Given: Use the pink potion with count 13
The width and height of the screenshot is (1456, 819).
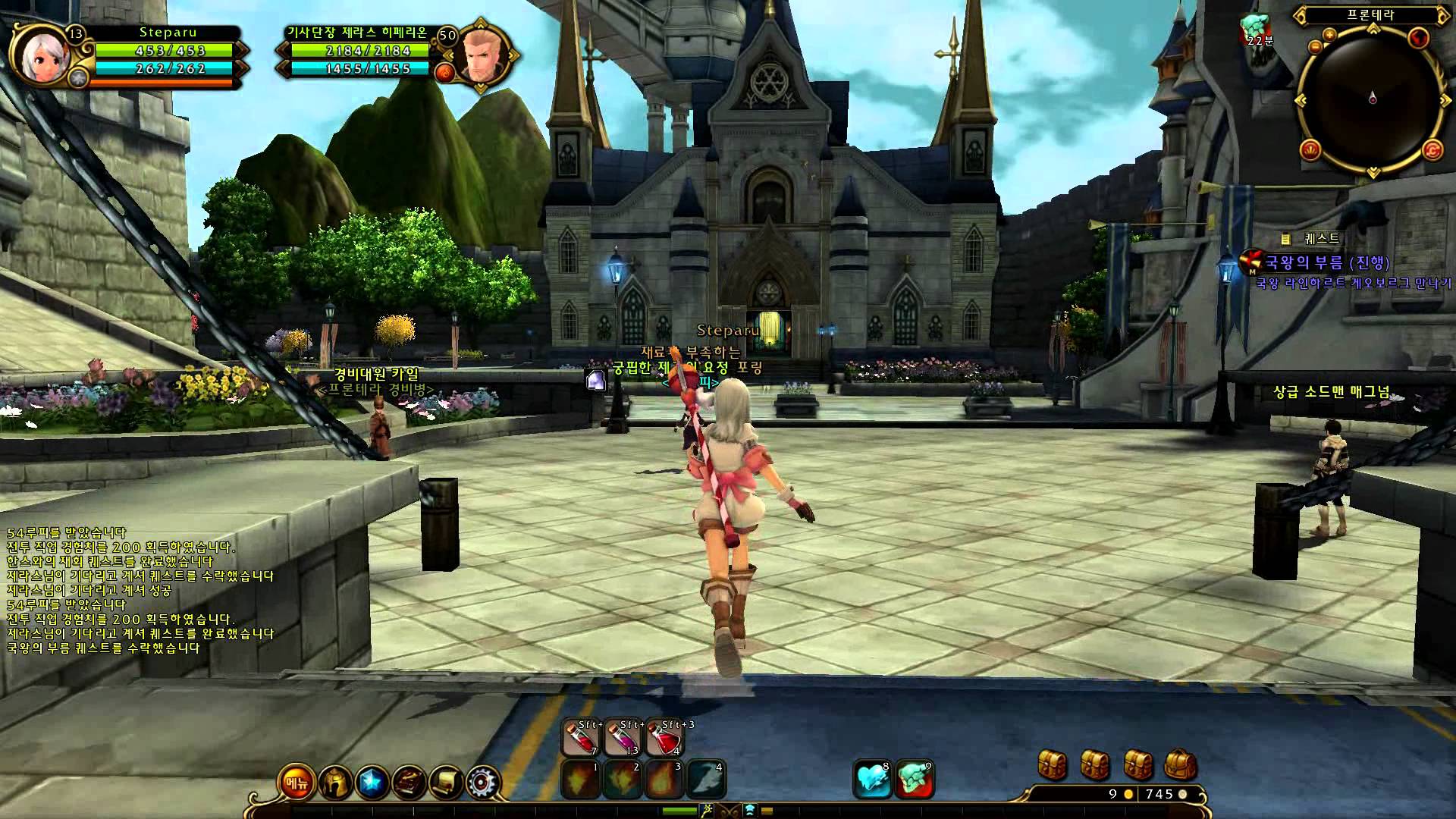Looking at the screenshot, I should [623, 738].
